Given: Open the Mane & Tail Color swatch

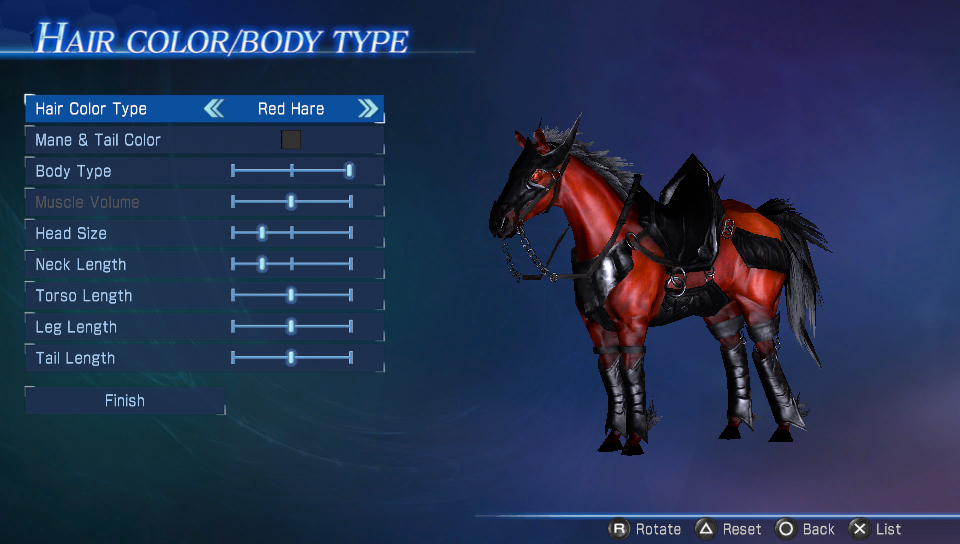Looking at the screenshot, I should point(291,140).
